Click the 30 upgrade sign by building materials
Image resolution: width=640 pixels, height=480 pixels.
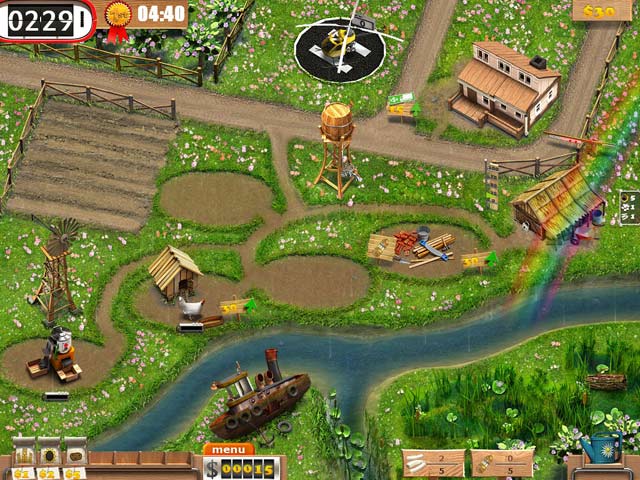(475, 262)
